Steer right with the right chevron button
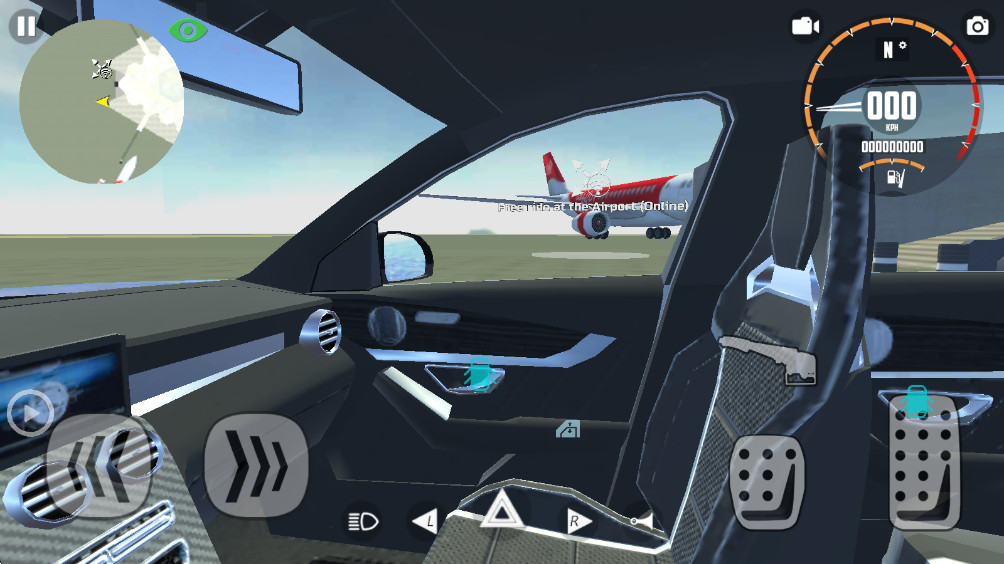Viewport: 1004px width, 564px height. pyautogui.click(x=255, y=463)
